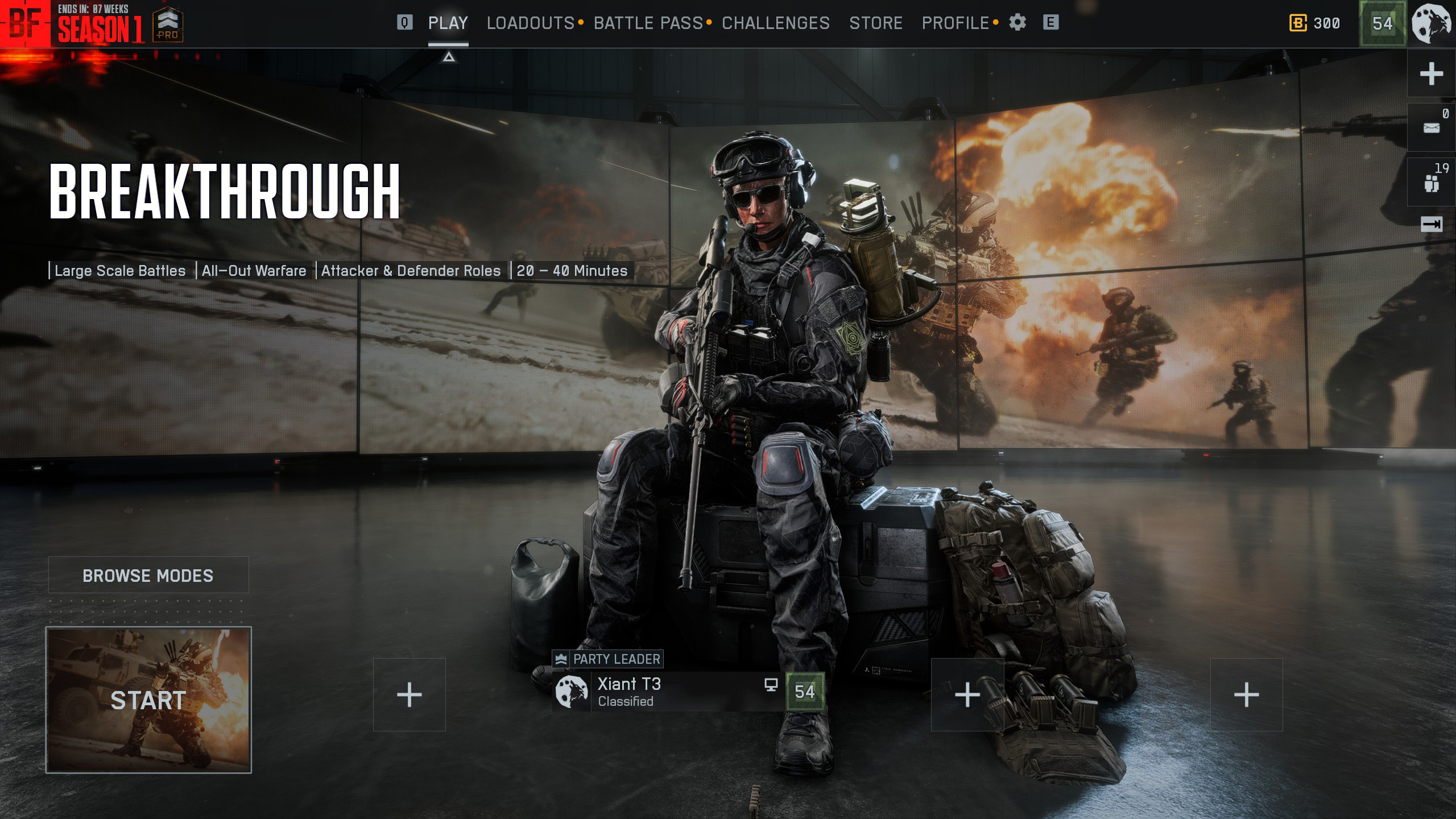
Task: Open the mail inbox icon
Action: 1431,127
